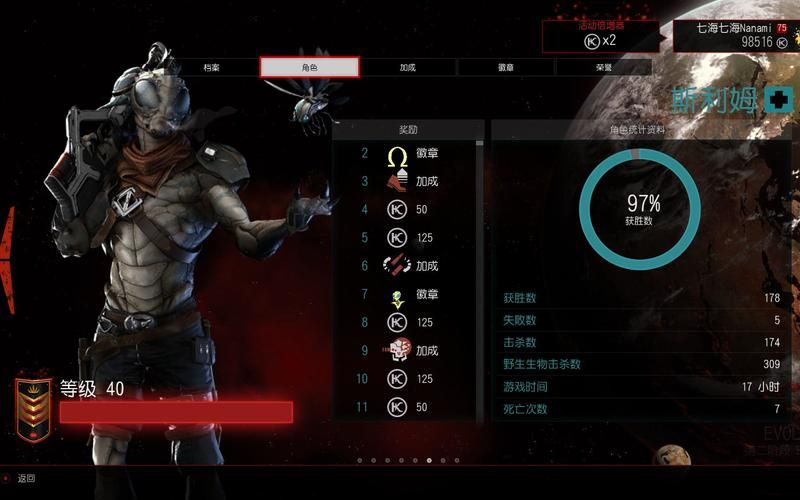Click the 活动倍增器 x2 booster box
The image size is (800, 500).
pos(603,35)
